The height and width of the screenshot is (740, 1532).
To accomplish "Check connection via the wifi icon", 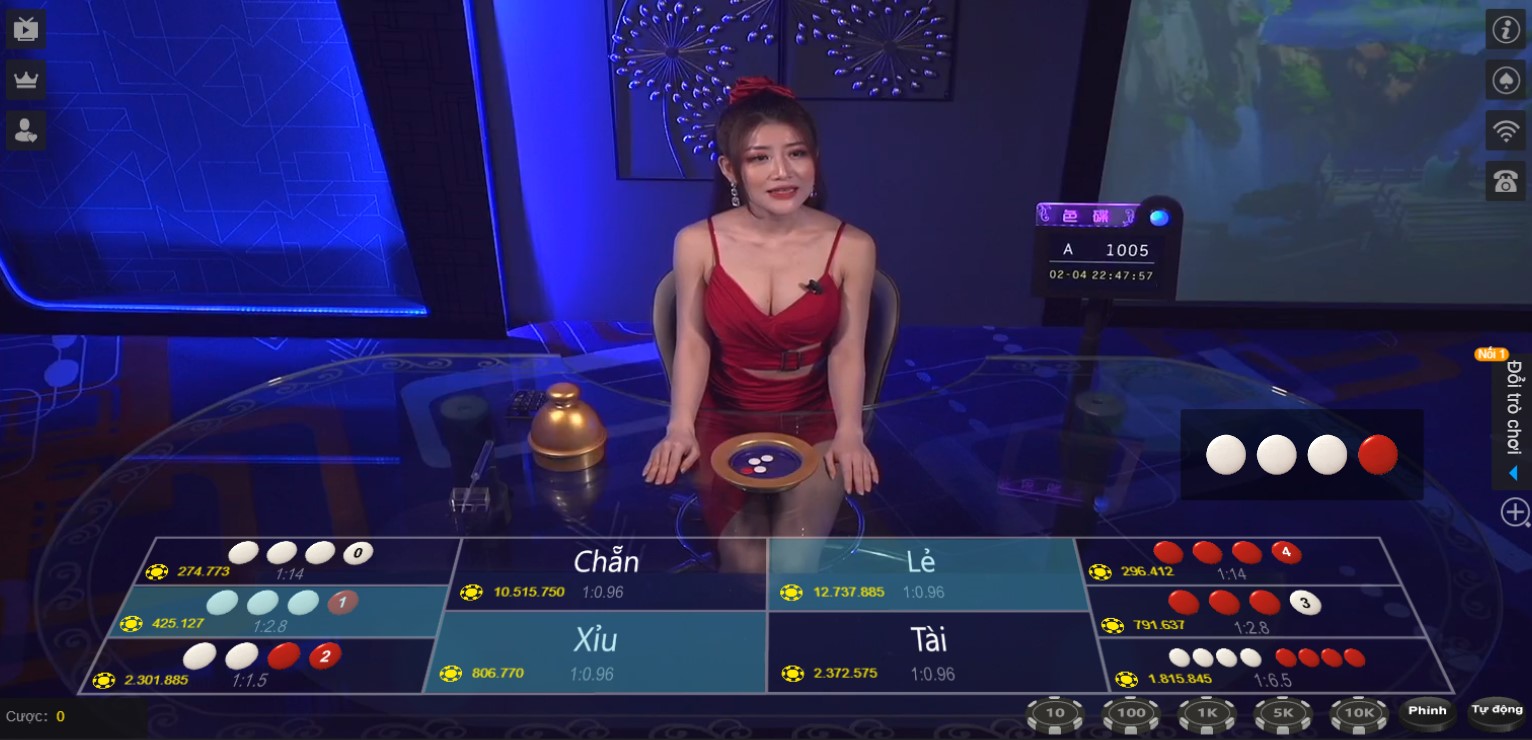I will pos(1506,130).
